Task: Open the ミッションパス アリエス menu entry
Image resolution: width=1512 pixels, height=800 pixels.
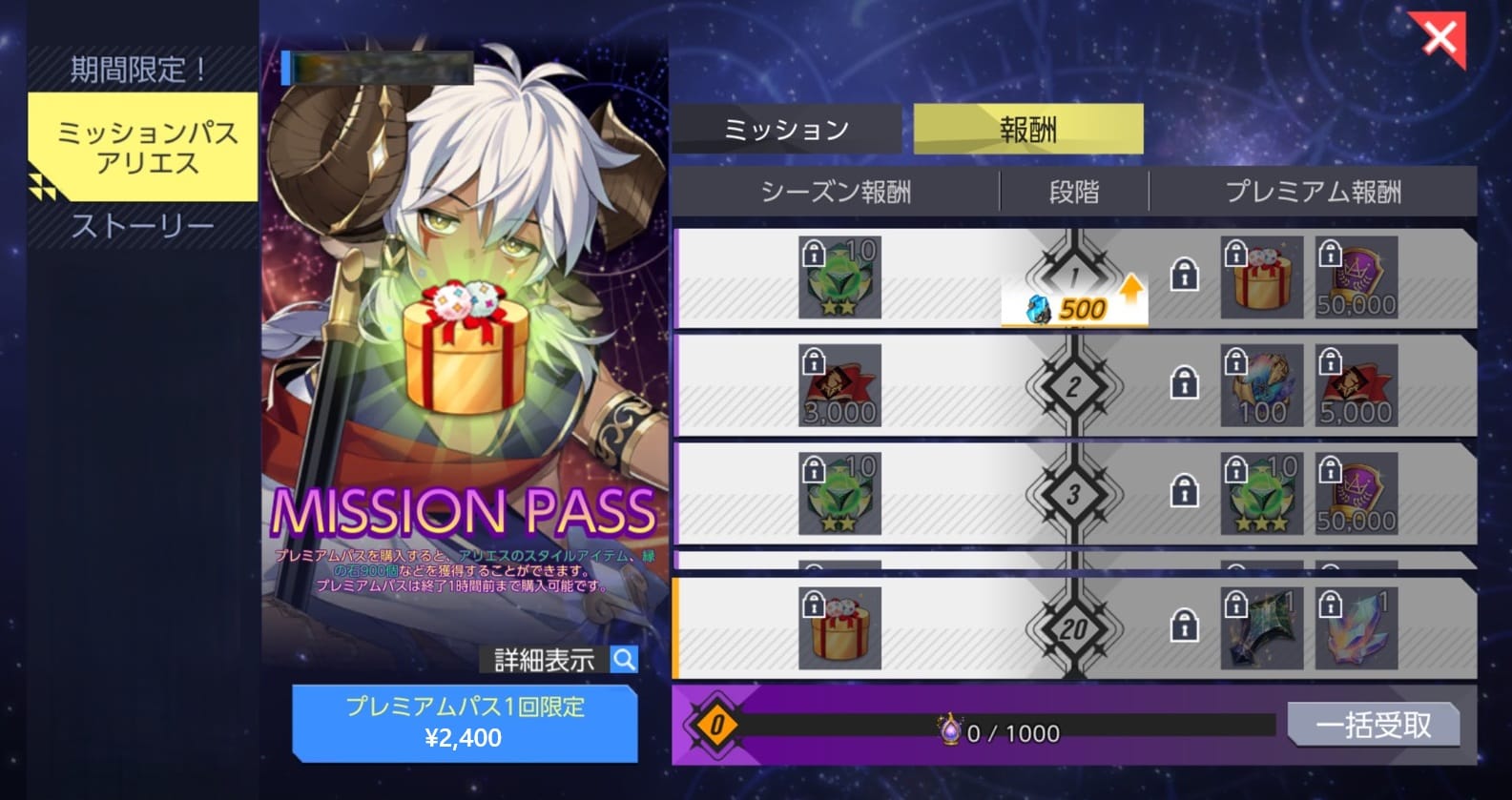Action: click(143, 147)
